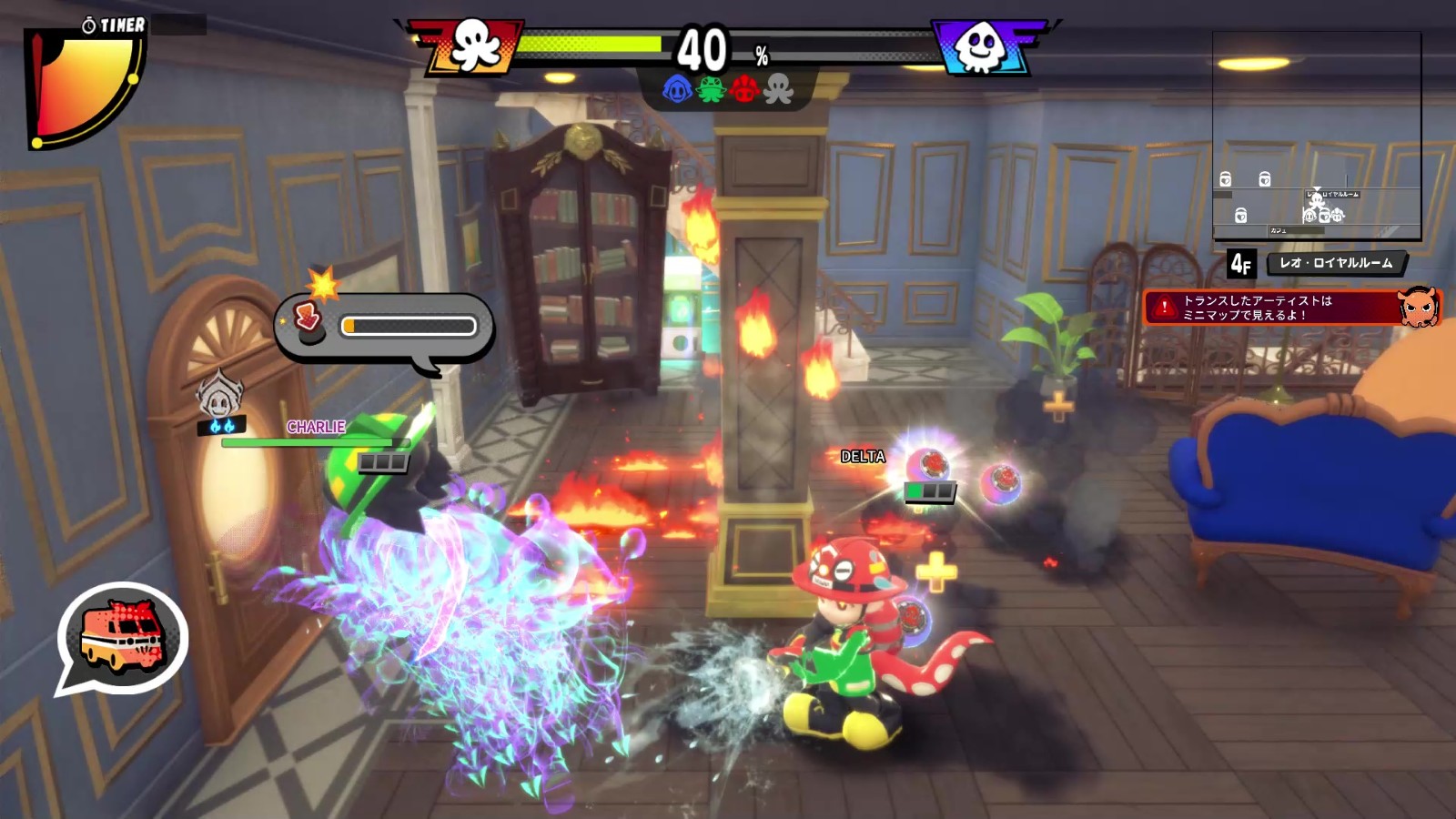Open the red transformed-artist alert banner
1456x819 pixels.
[1290, 308]
